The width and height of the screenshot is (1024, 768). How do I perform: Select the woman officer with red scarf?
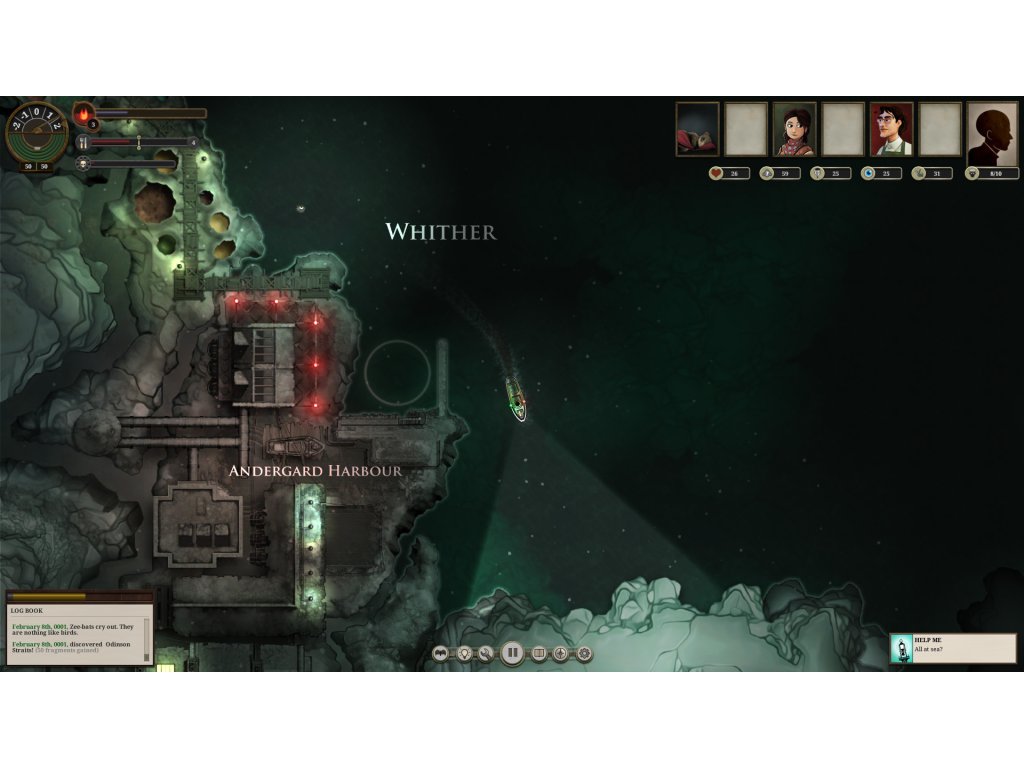[x=794, y=129]
